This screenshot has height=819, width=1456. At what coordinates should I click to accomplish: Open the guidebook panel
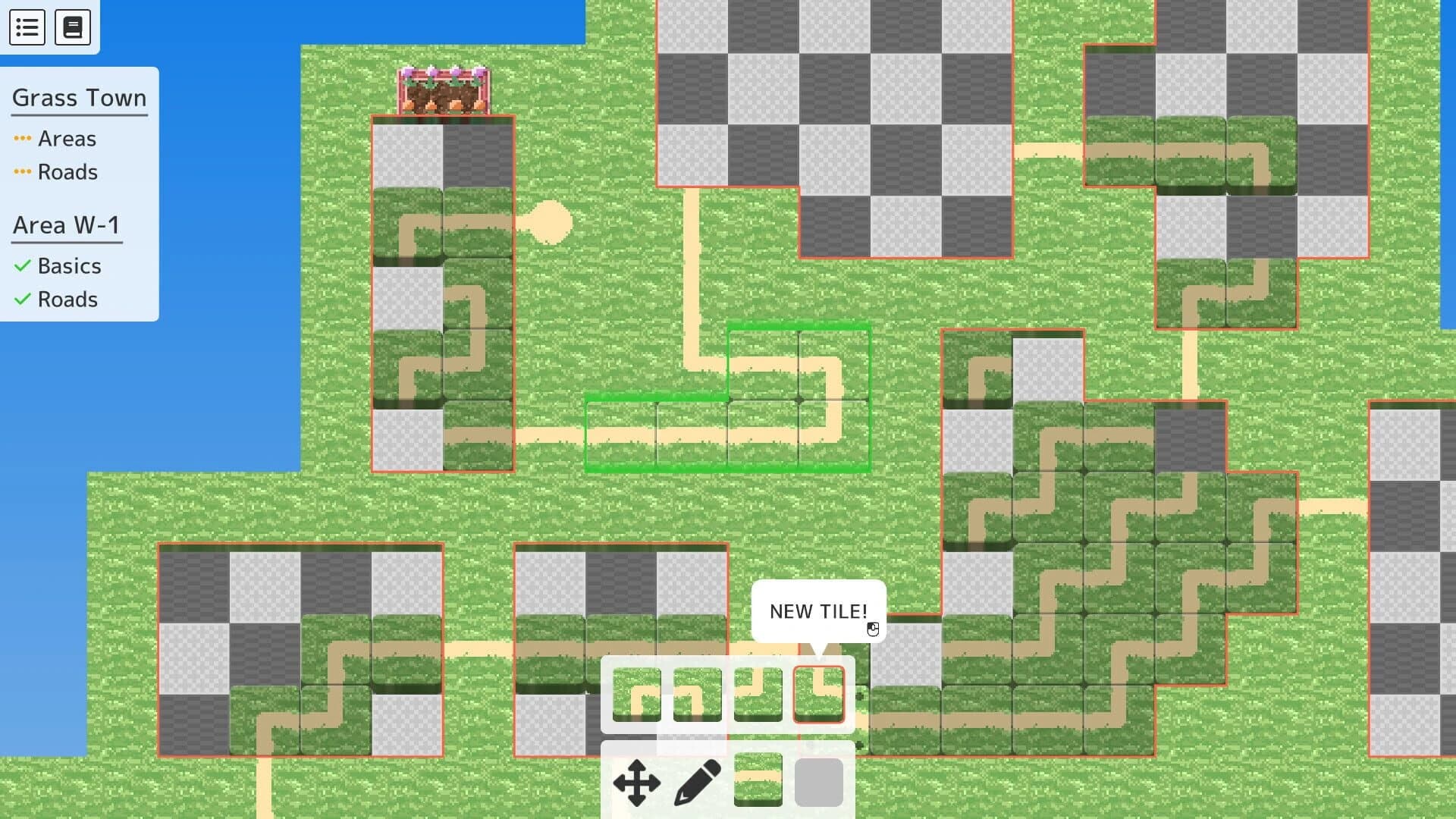point(74,27)
